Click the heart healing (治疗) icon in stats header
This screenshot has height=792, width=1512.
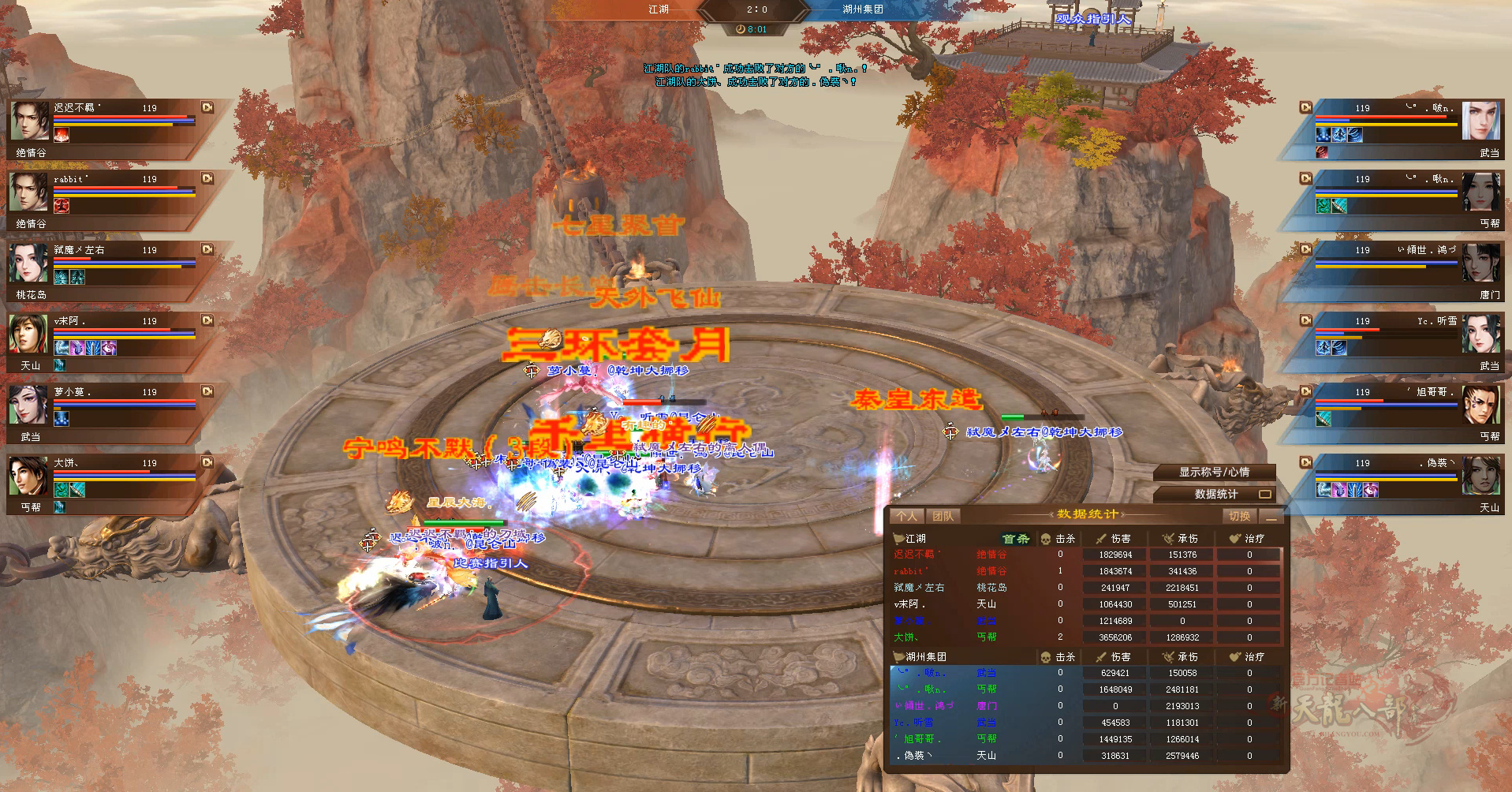pyautogui.click(x=1234, y=537)
